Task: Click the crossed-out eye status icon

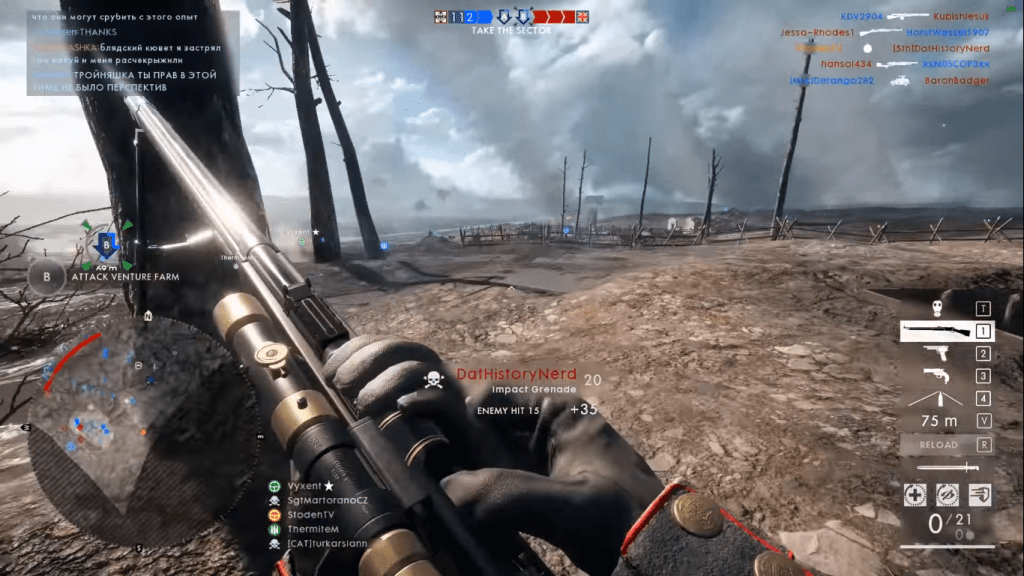Action: (x=947, y=495)
